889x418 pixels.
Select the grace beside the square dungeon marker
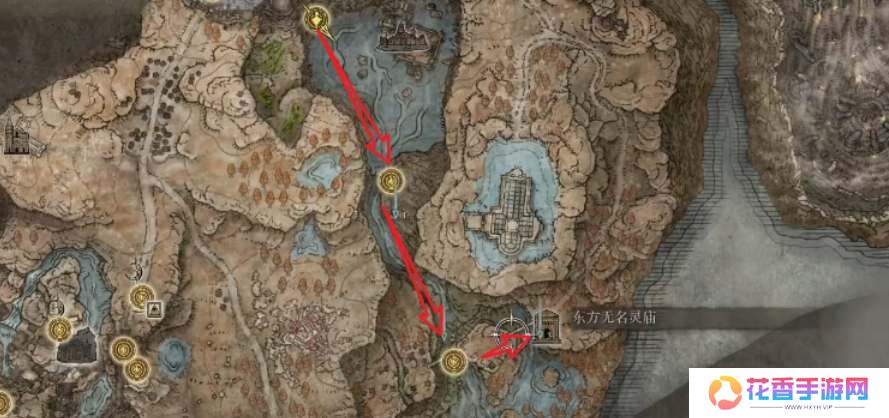(x=141, y=296)
